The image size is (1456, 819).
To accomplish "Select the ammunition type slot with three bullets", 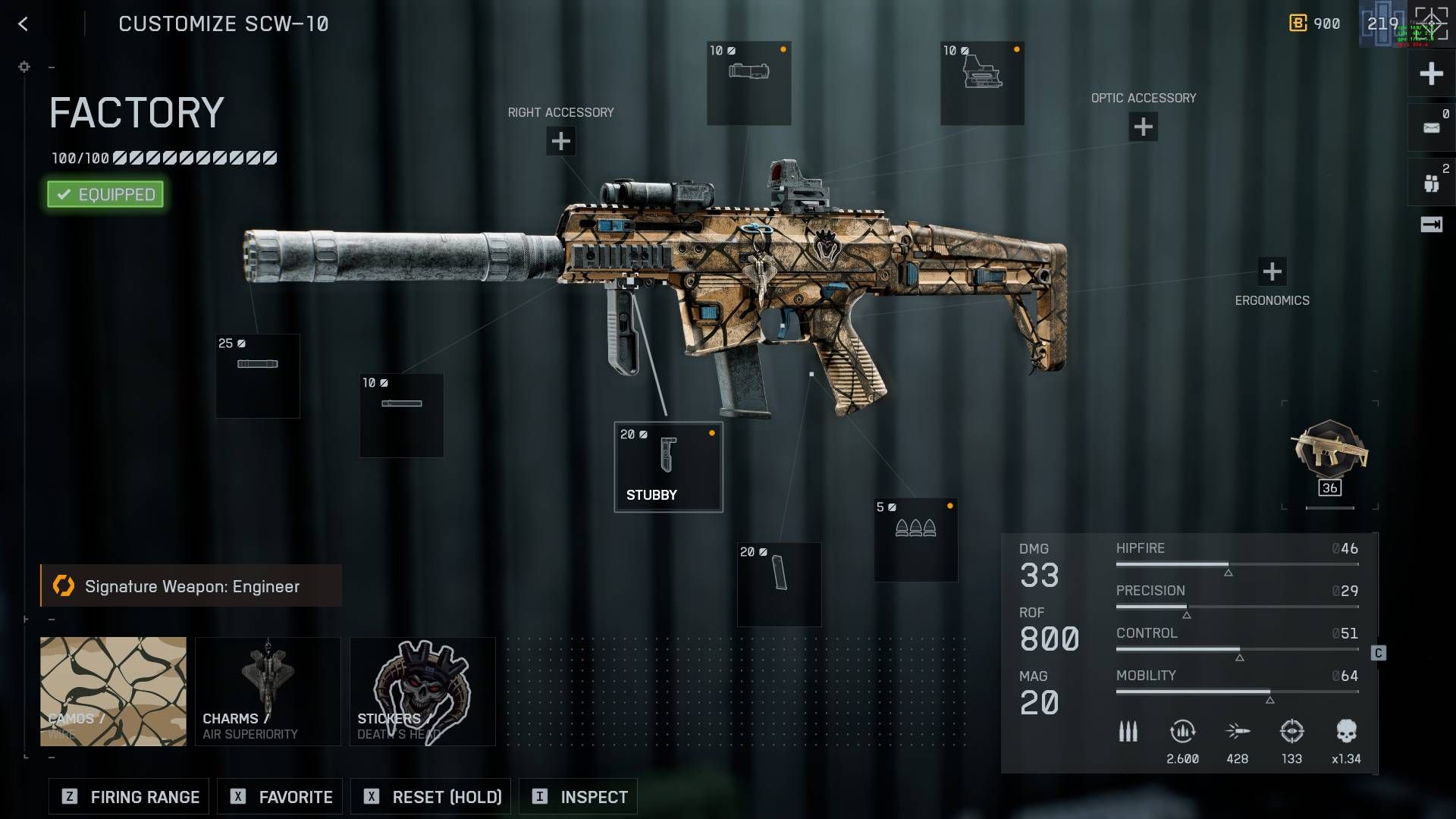I will point(915,538).
